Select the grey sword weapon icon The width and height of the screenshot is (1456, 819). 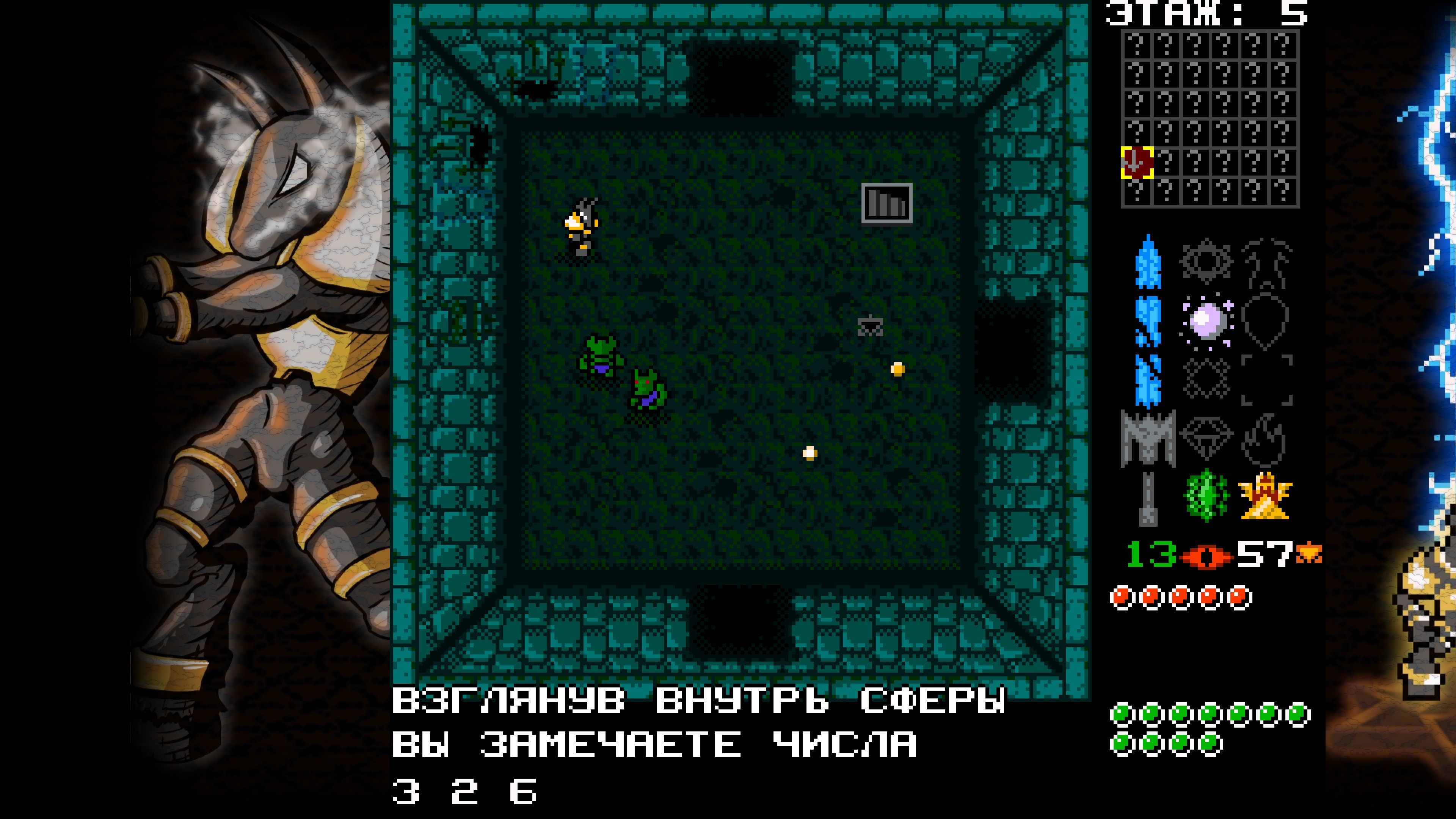coord(1148,440)
